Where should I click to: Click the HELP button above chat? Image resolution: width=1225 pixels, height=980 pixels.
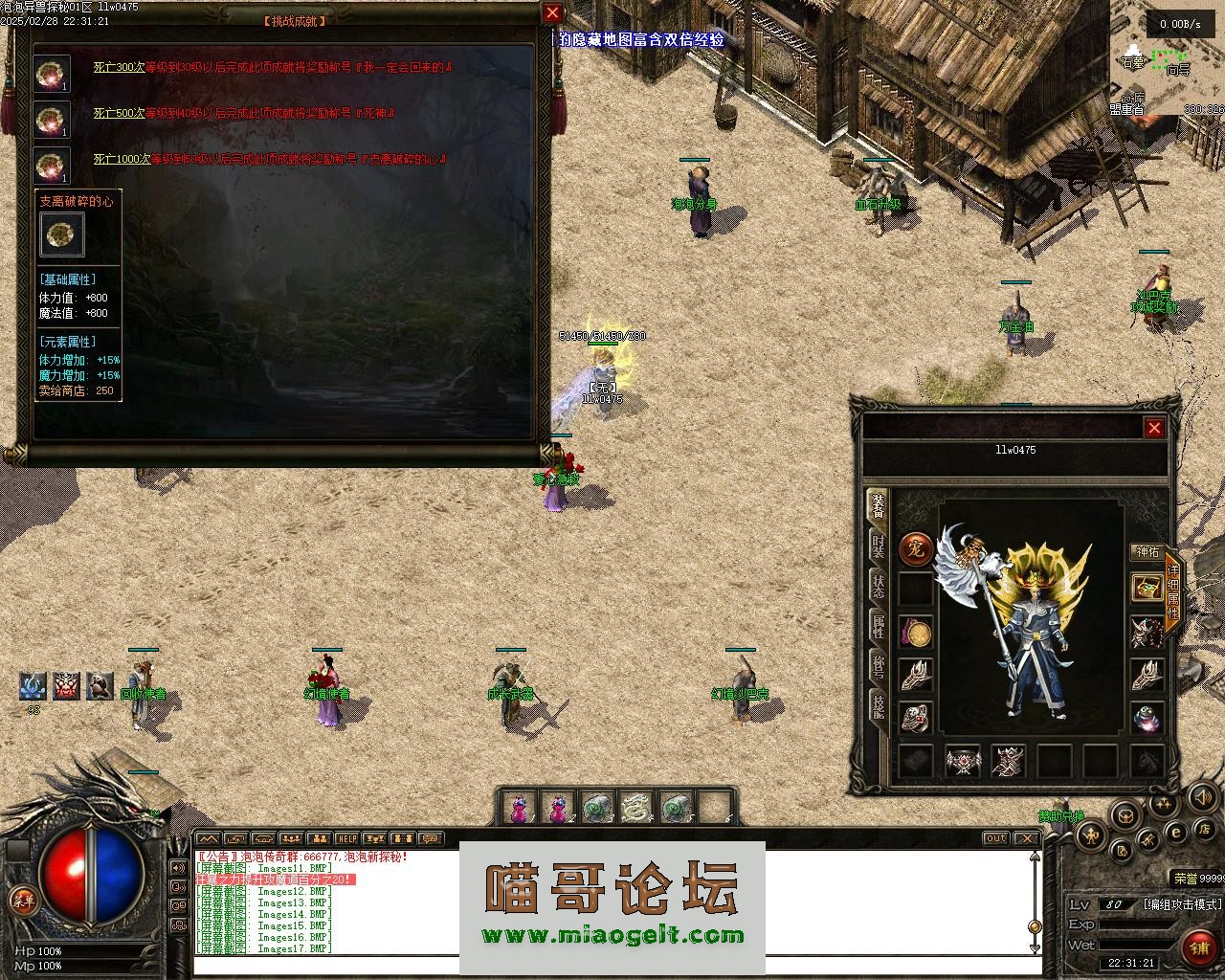pos(346,838)
